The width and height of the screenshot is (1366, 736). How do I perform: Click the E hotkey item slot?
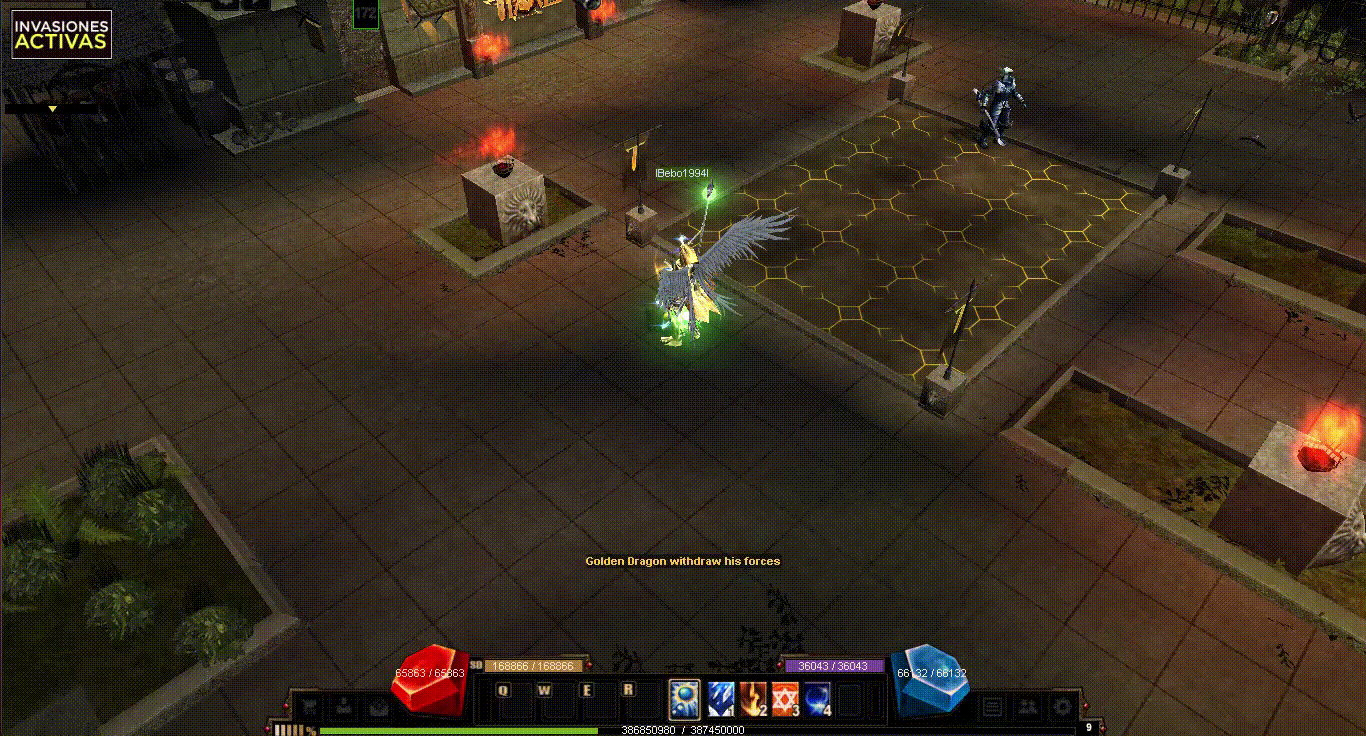point(587,690)
